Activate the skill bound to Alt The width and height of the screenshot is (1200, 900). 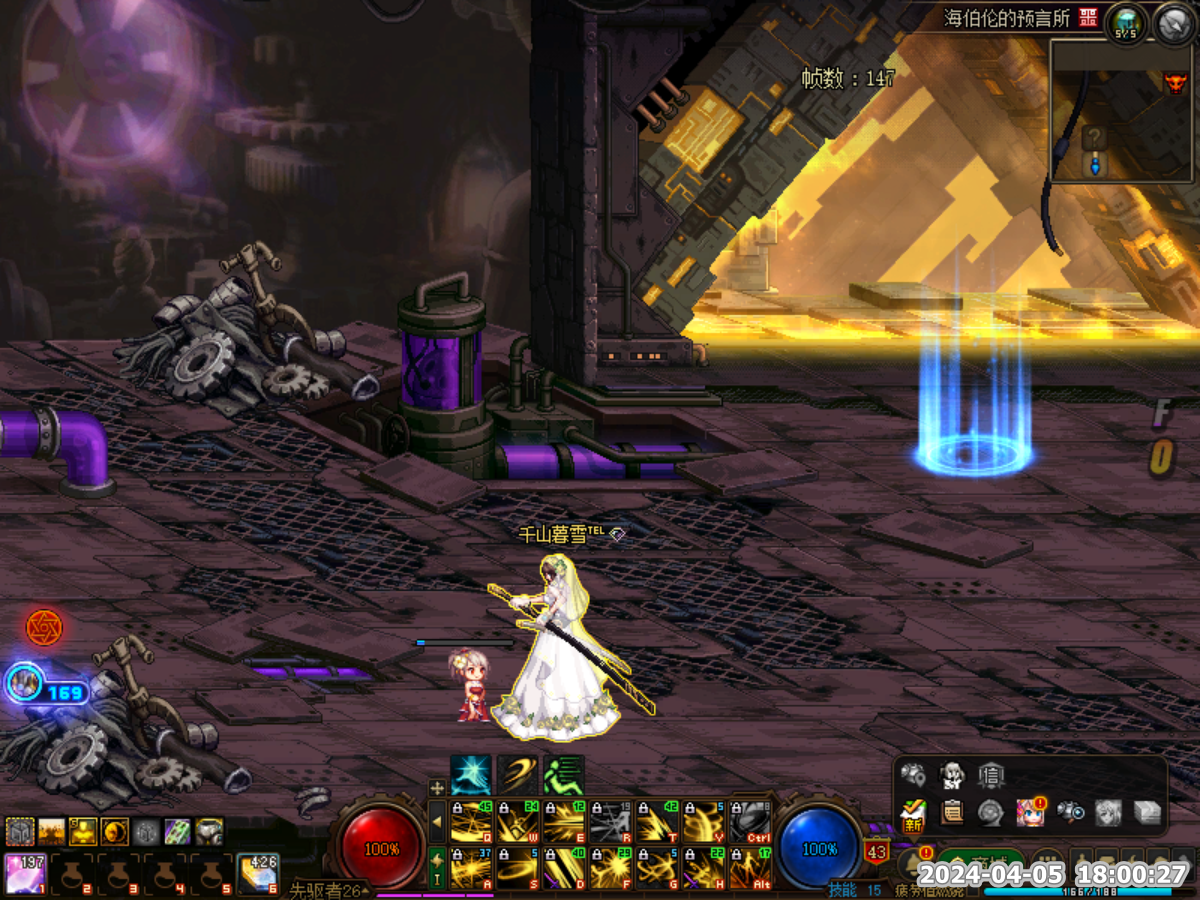pos(749,868)
